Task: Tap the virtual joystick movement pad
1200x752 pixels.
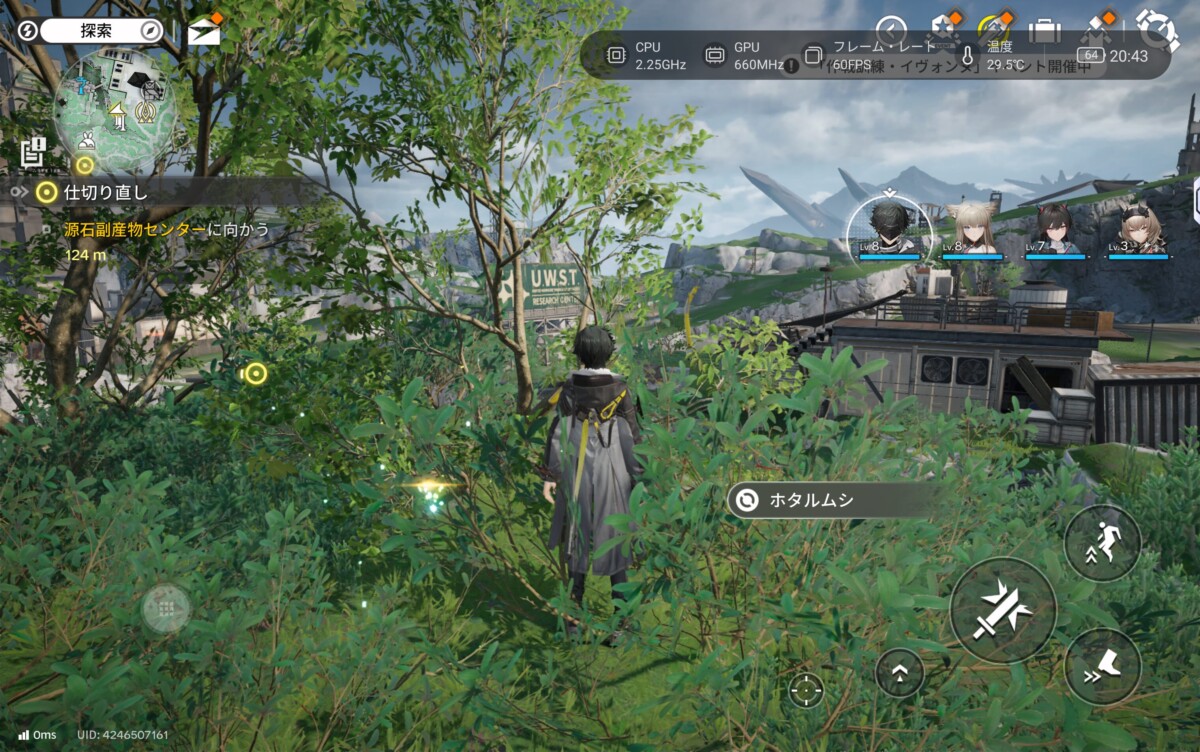Action: point(166,607)
